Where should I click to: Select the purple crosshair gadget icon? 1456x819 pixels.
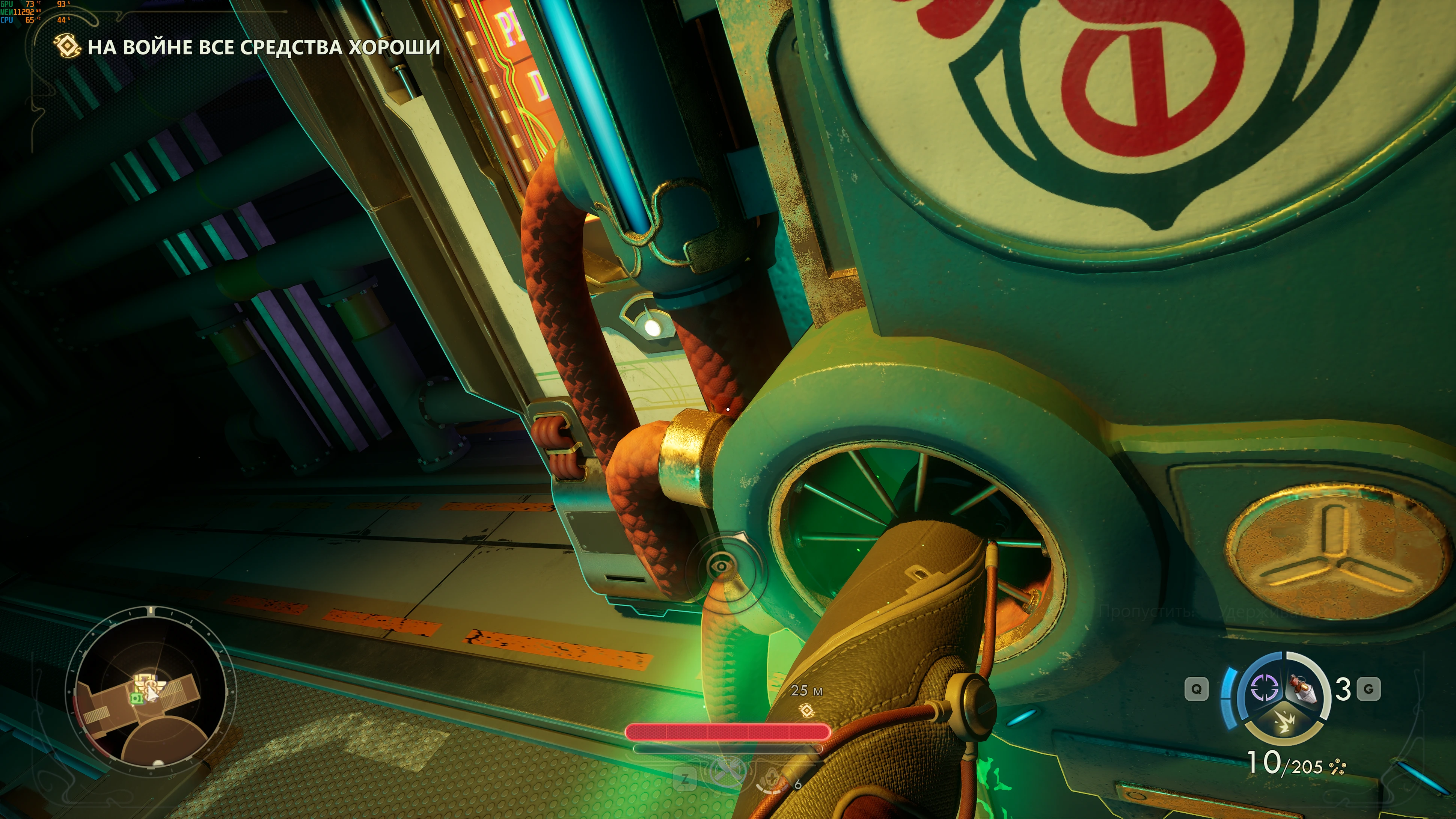coord(1266,688)
